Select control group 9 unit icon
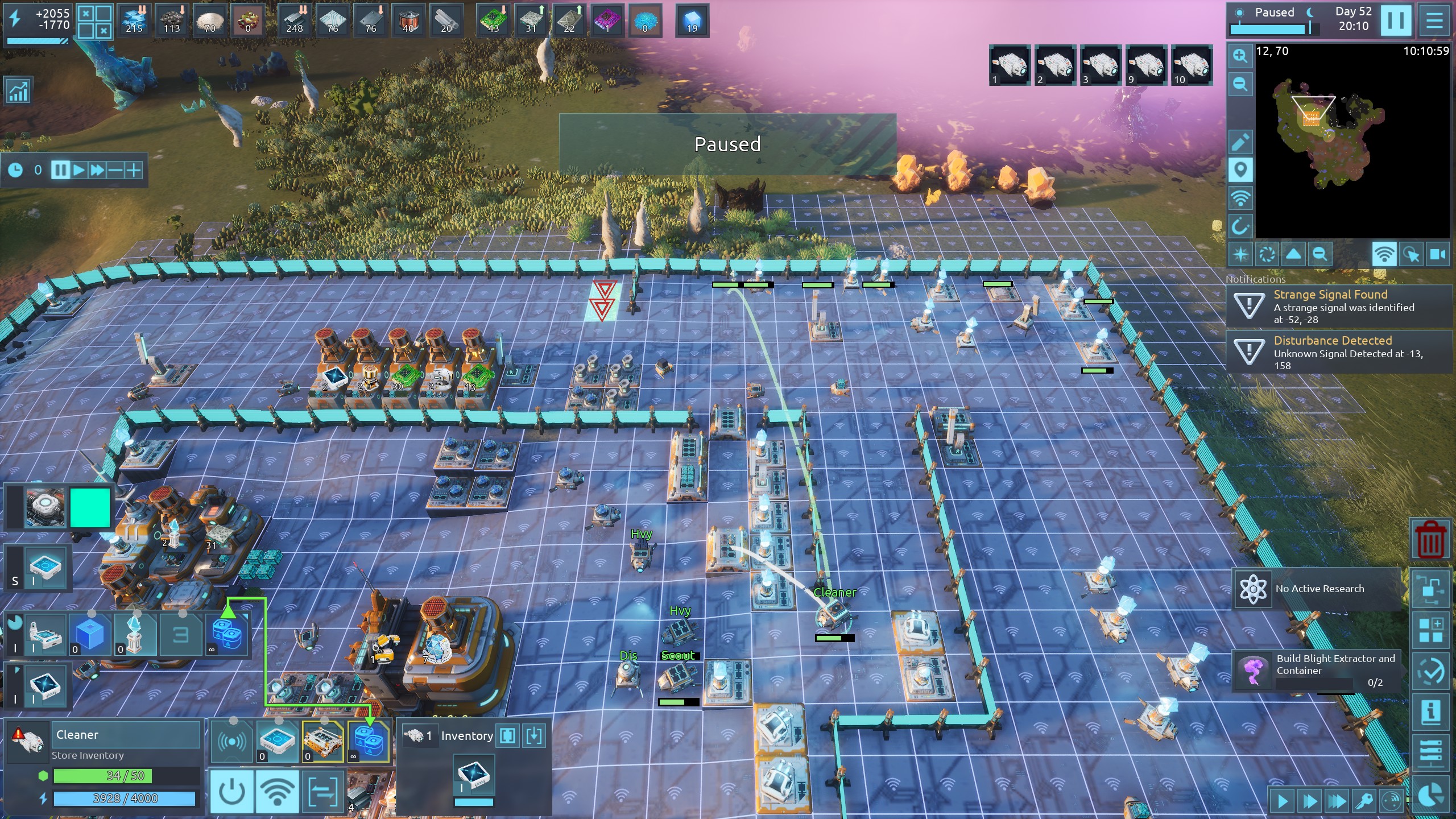This screenshot has height=819, width=1456. click(1146, 65)
